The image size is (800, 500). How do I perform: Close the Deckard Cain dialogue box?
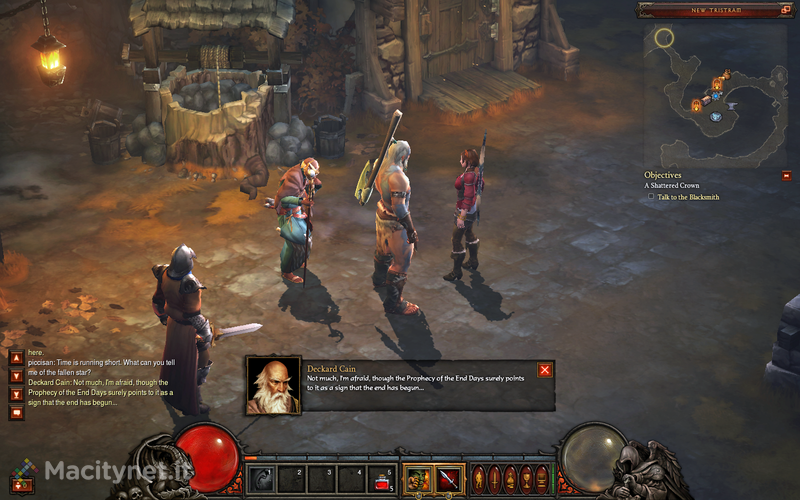click(545, 370)
